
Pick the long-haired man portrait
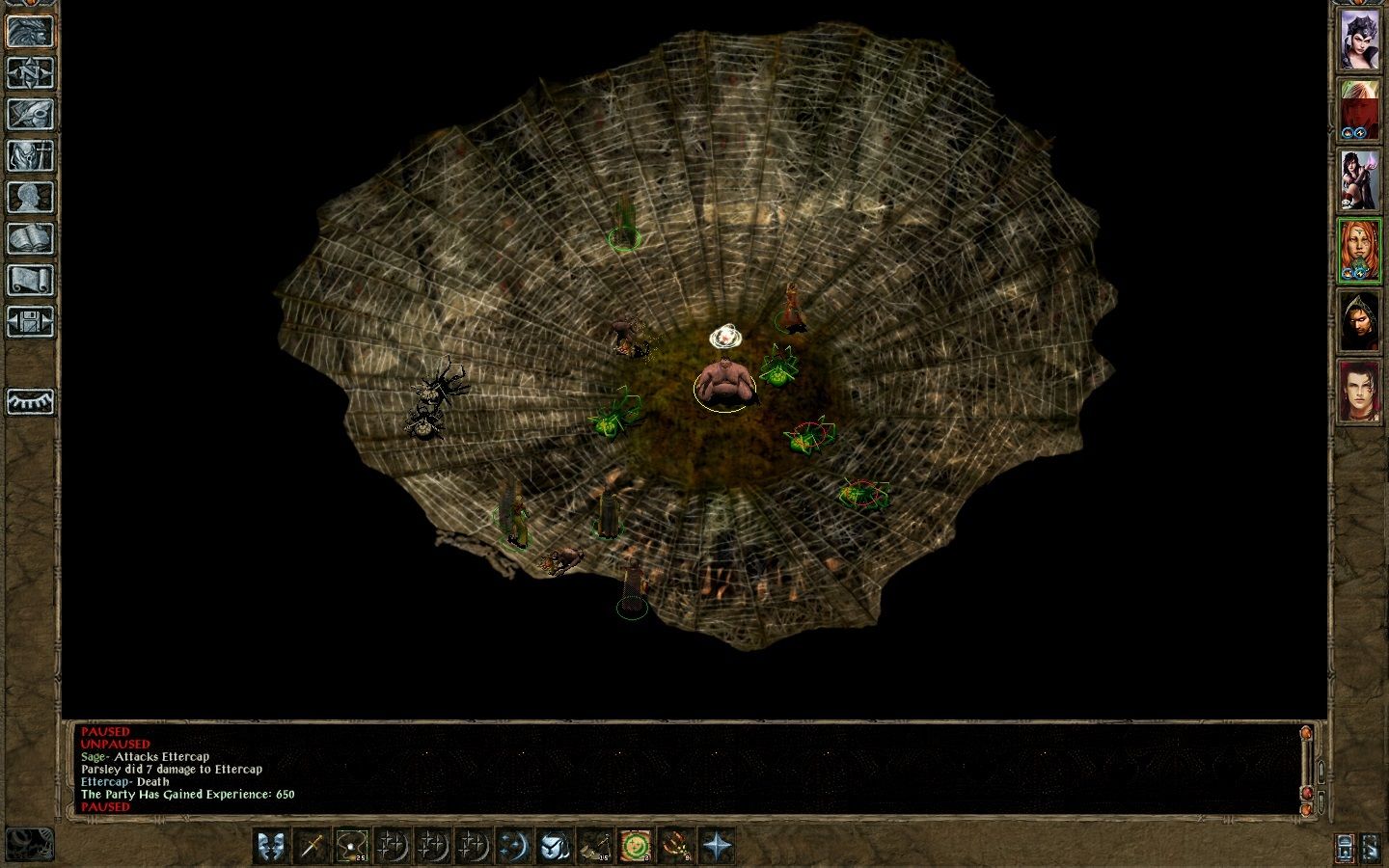coord(1359,392)
